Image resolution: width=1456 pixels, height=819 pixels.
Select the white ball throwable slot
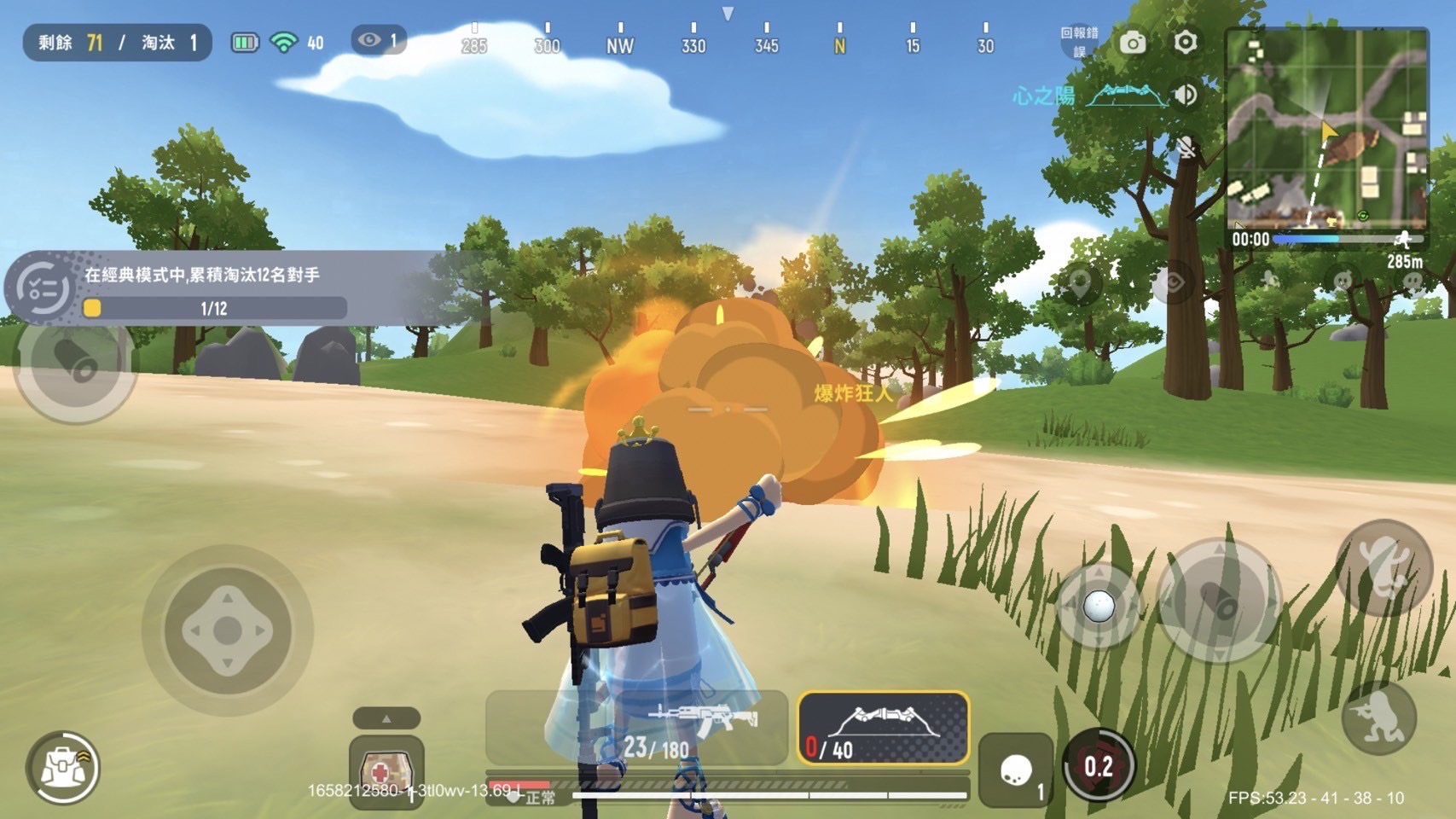pyautogui.click(x=1016, y=770)
